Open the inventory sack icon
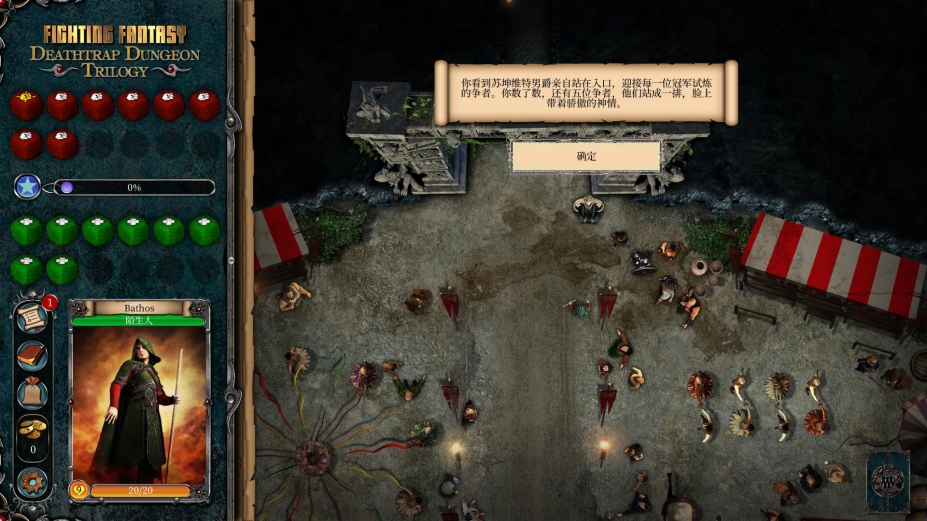Screen dimensions: 927x521 [x=32, y=391]
